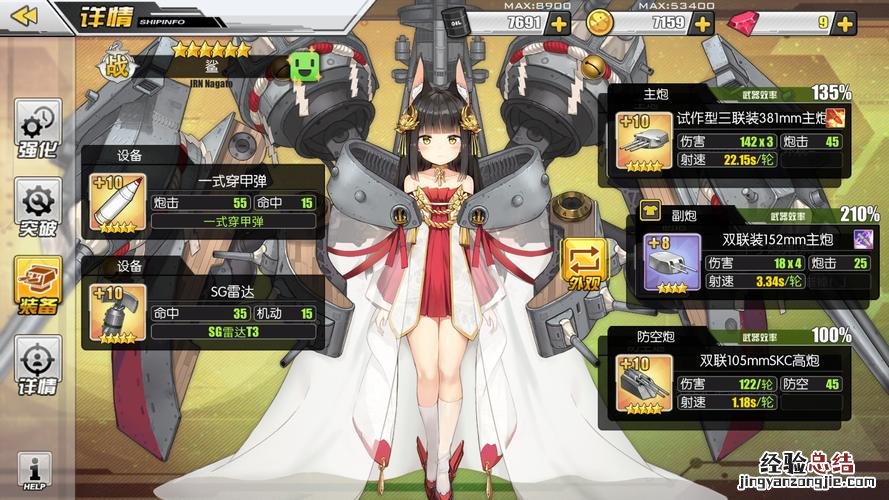Image resolution: width=889 pixels, height=500 pixels.
Task: Open the HELP info button
Action: tap(35, 471)
